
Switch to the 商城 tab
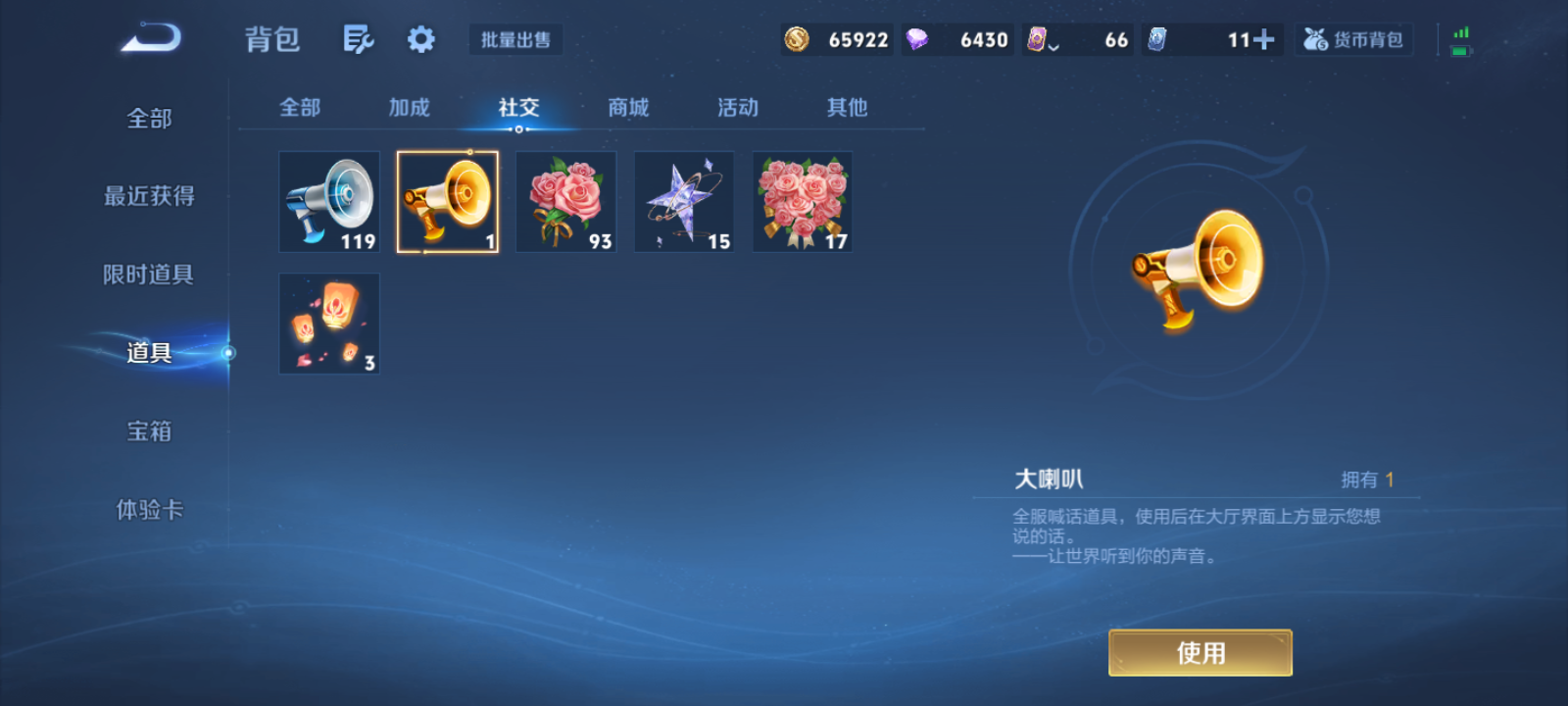[x=628, y=108]
